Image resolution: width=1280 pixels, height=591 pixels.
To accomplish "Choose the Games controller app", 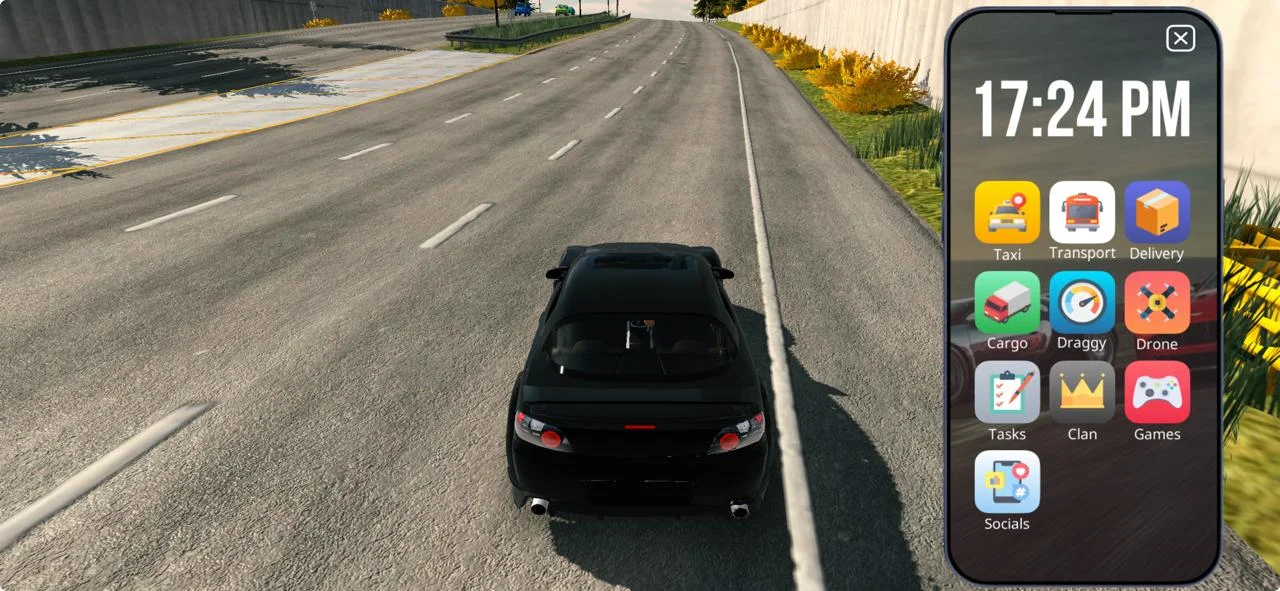I will [x=1157, y=393].
